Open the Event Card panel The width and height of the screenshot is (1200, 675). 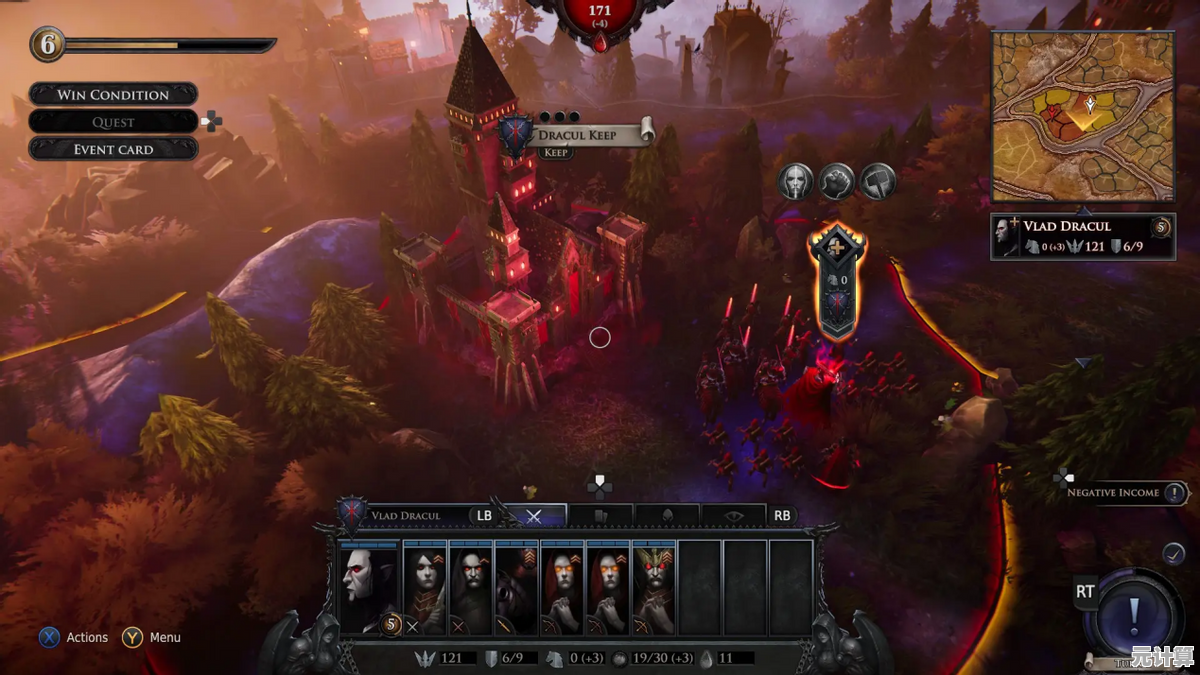click(x=113, y=149)
